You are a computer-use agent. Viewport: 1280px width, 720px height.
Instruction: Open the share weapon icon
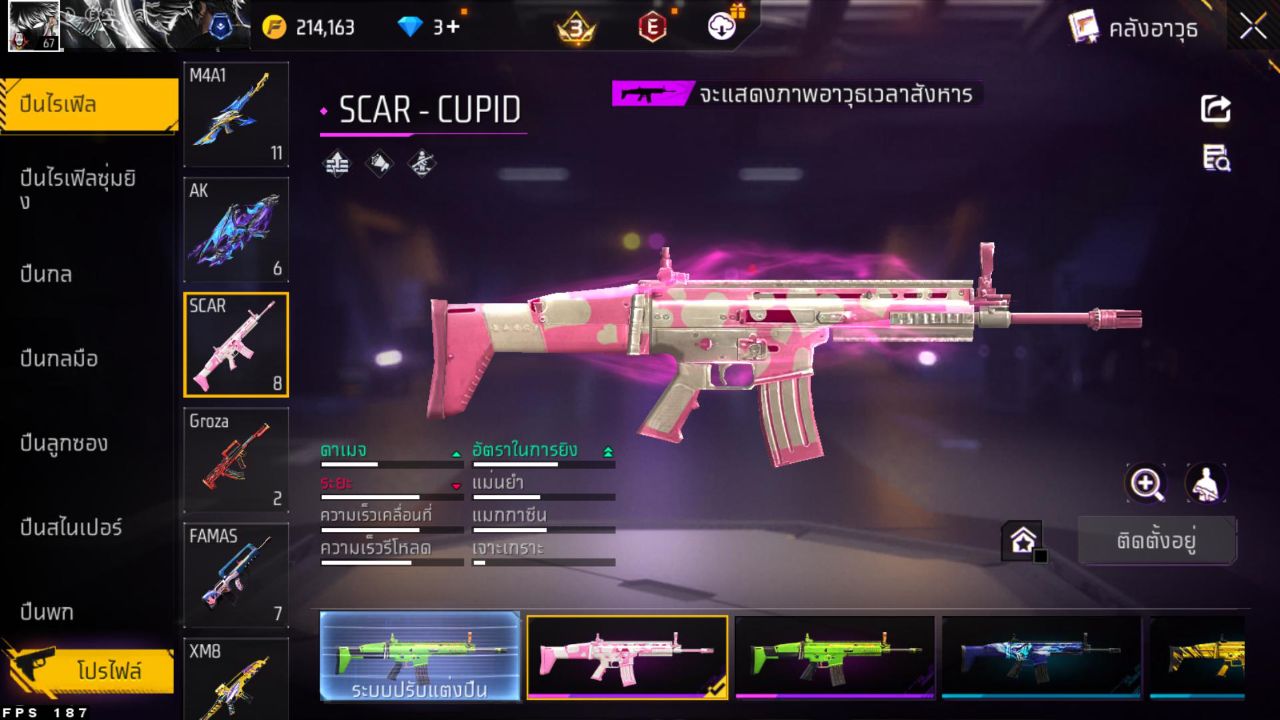coord(1214,109)
